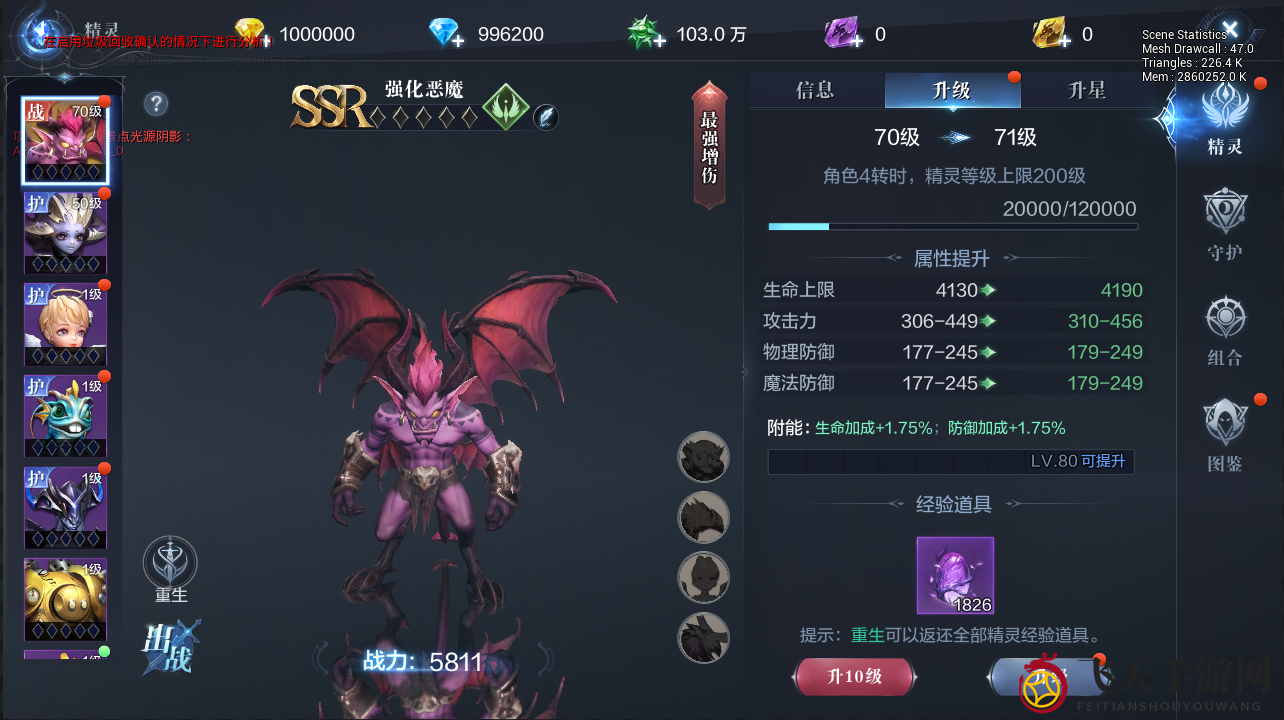Open the help question mark above the spirit list

pos(155,104)
